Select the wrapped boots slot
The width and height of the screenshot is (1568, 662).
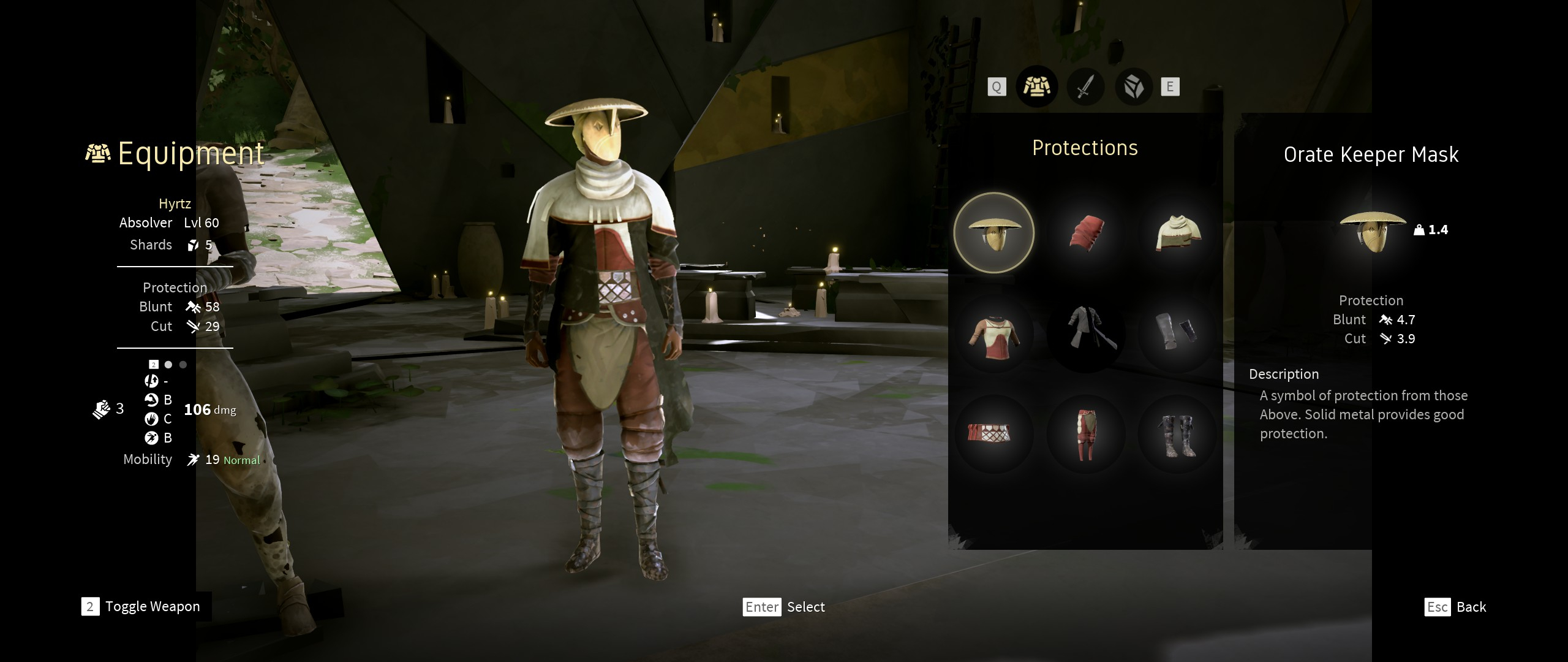pyautogui.click(x=1177, y=434)
